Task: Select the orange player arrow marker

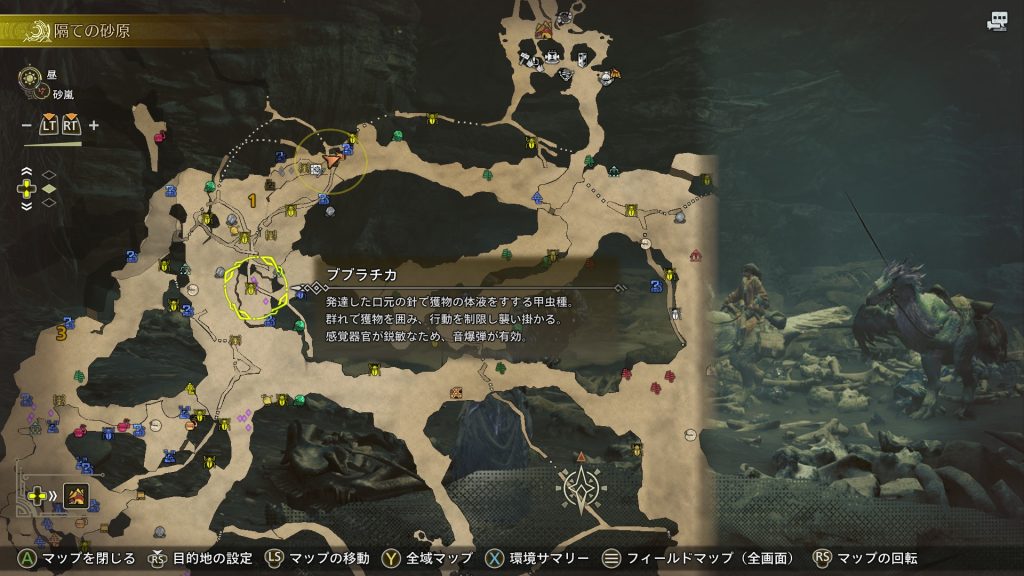Action: click(333, 158)
